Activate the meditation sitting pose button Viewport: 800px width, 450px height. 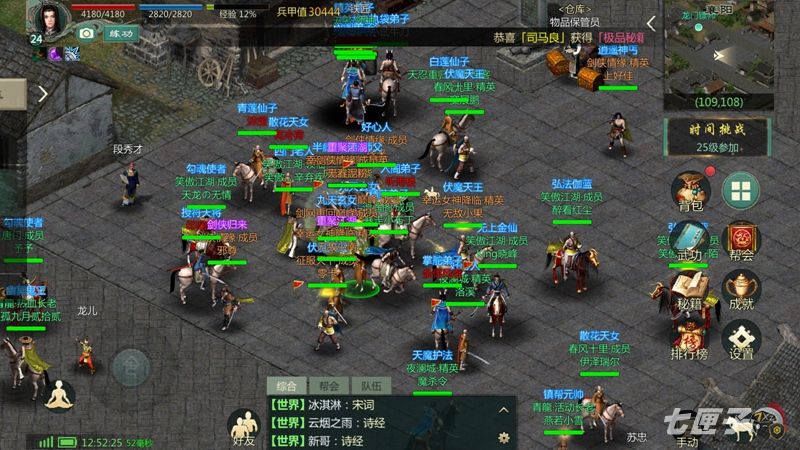point(61,395)
